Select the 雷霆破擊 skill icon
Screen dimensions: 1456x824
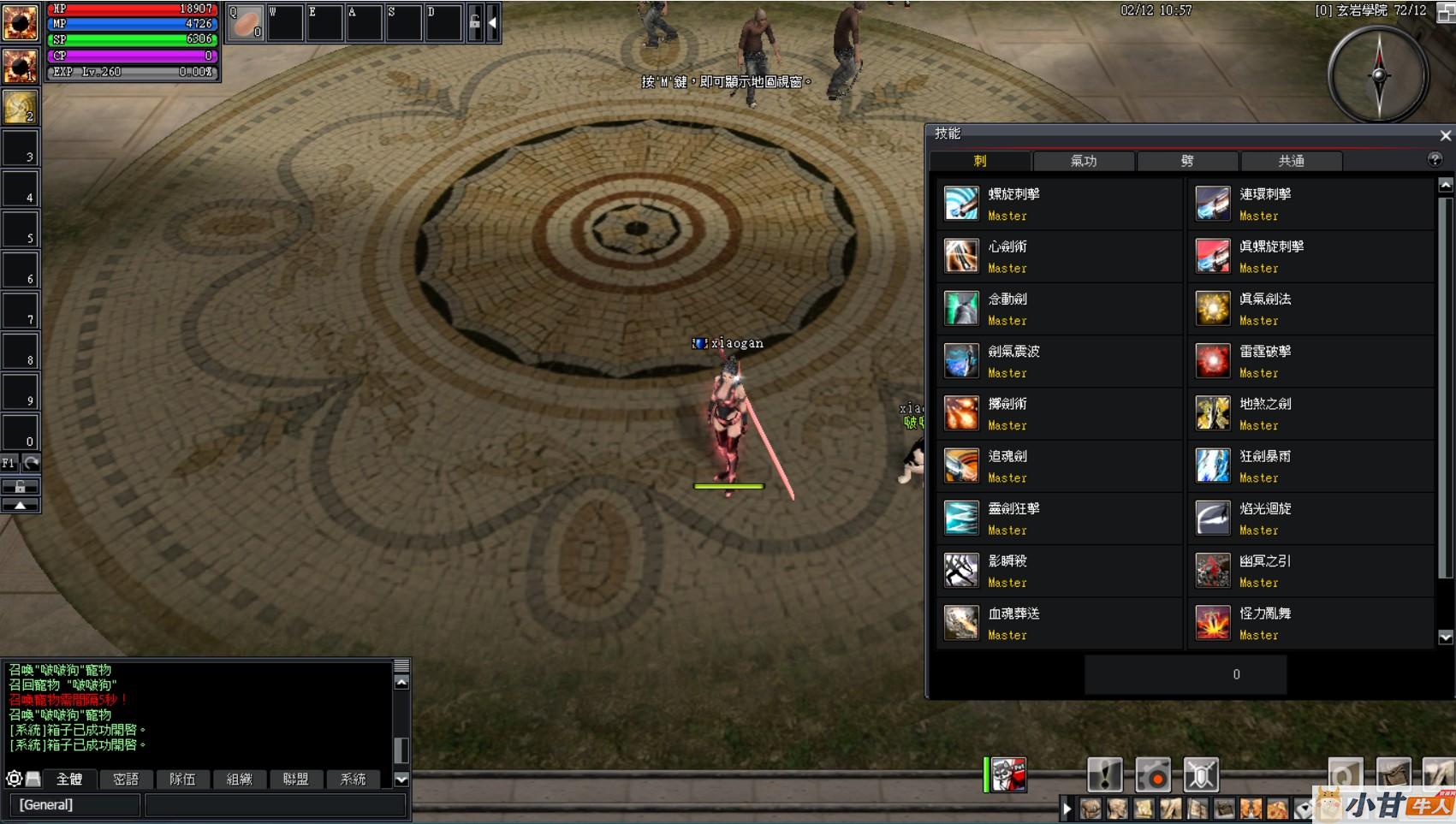point(1213,361)
